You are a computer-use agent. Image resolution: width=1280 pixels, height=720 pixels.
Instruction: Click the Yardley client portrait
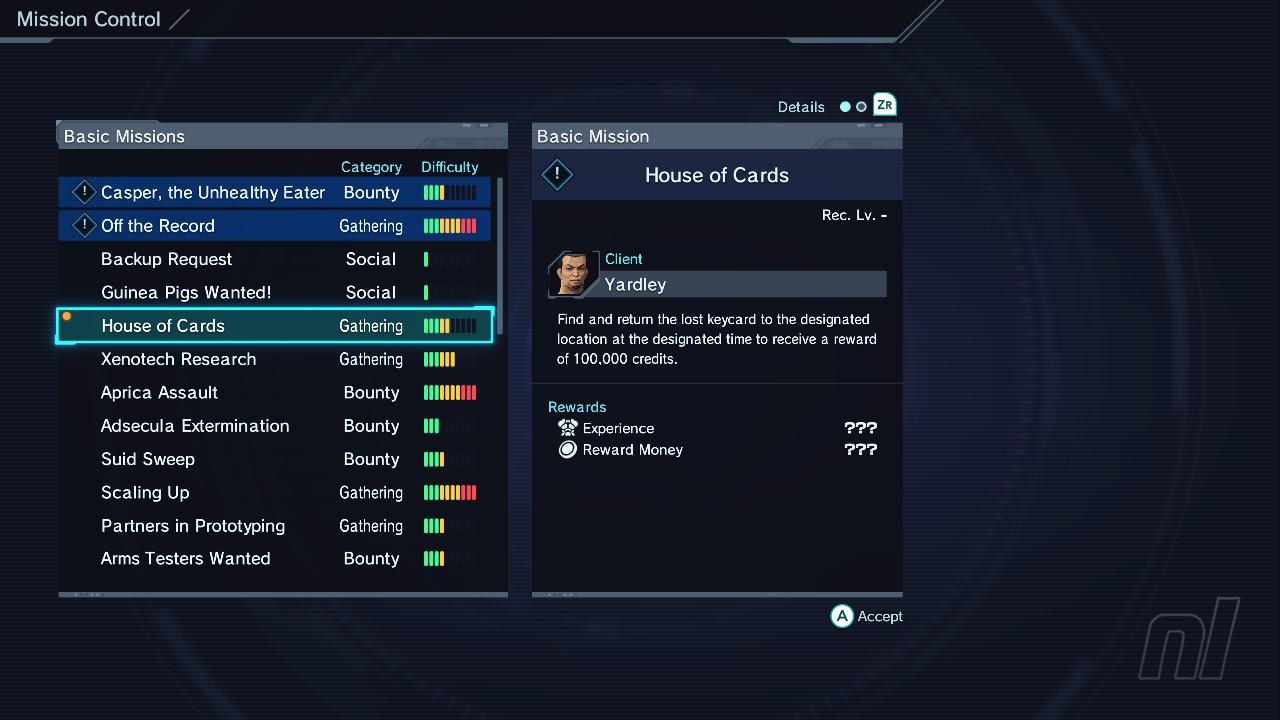573,274
